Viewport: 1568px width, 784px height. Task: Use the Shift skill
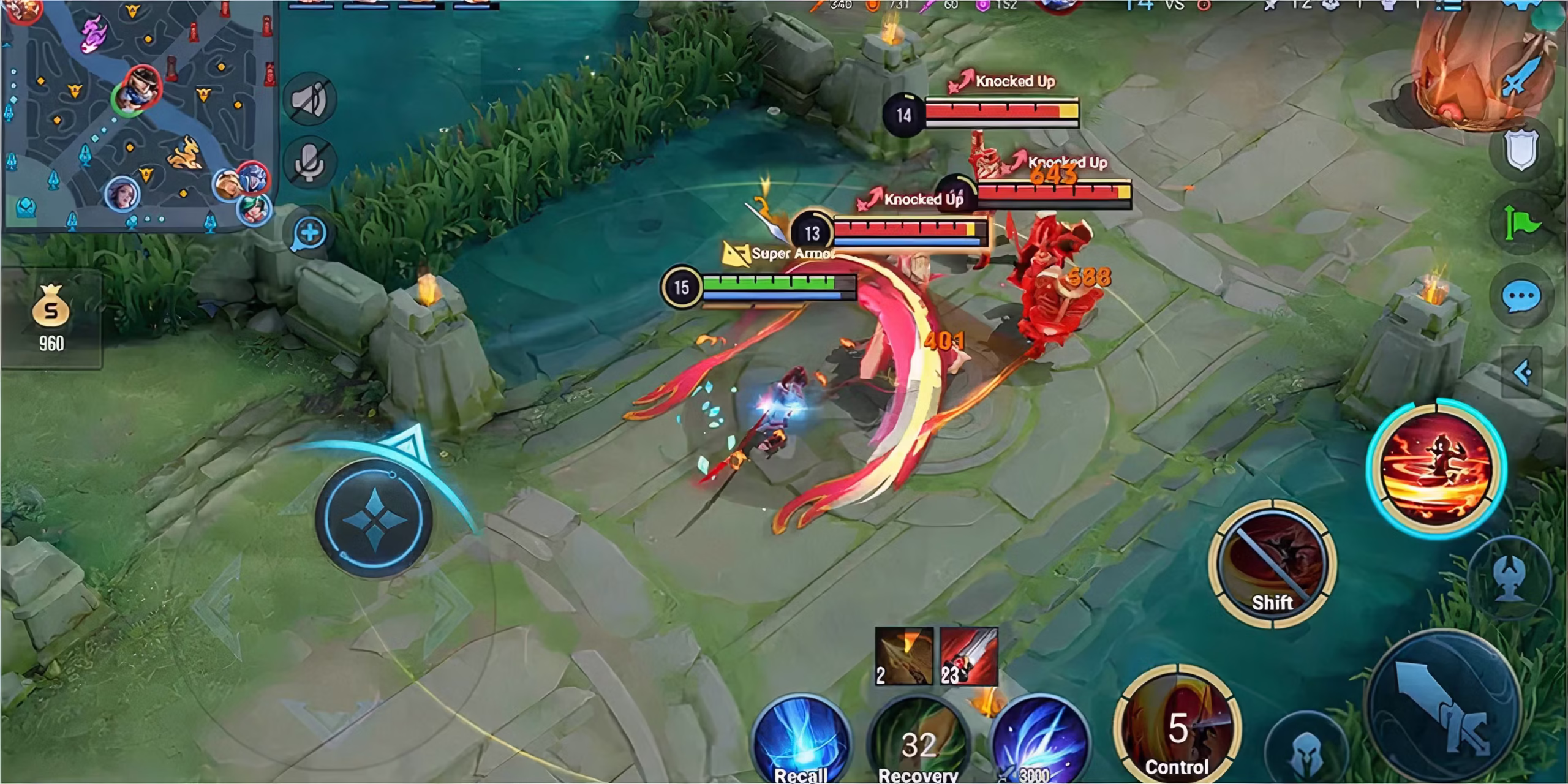pyautogui.click(x=1272, y=563)
